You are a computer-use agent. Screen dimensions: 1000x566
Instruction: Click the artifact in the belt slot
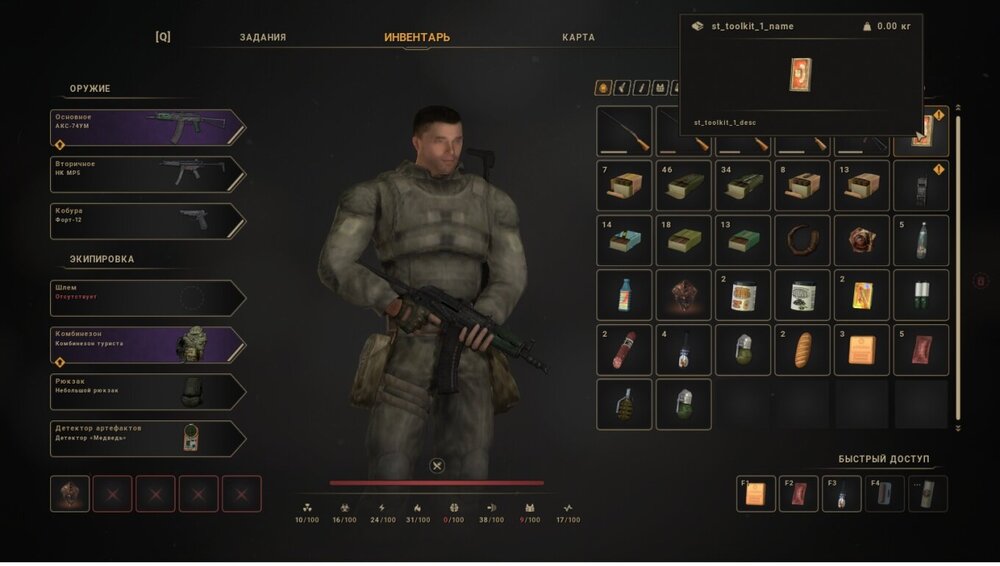70,494
